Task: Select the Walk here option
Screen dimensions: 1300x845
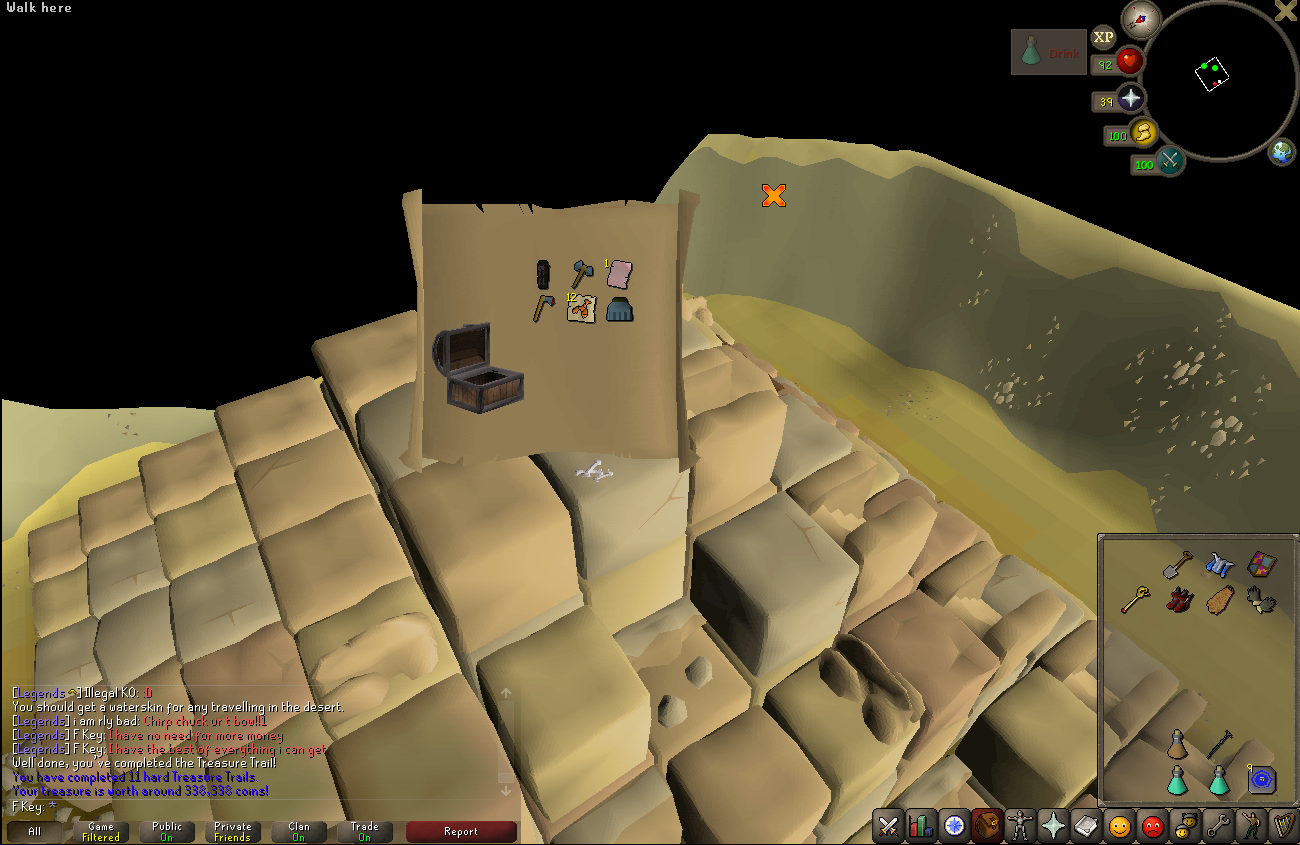Action: click(x=39, y=7)
